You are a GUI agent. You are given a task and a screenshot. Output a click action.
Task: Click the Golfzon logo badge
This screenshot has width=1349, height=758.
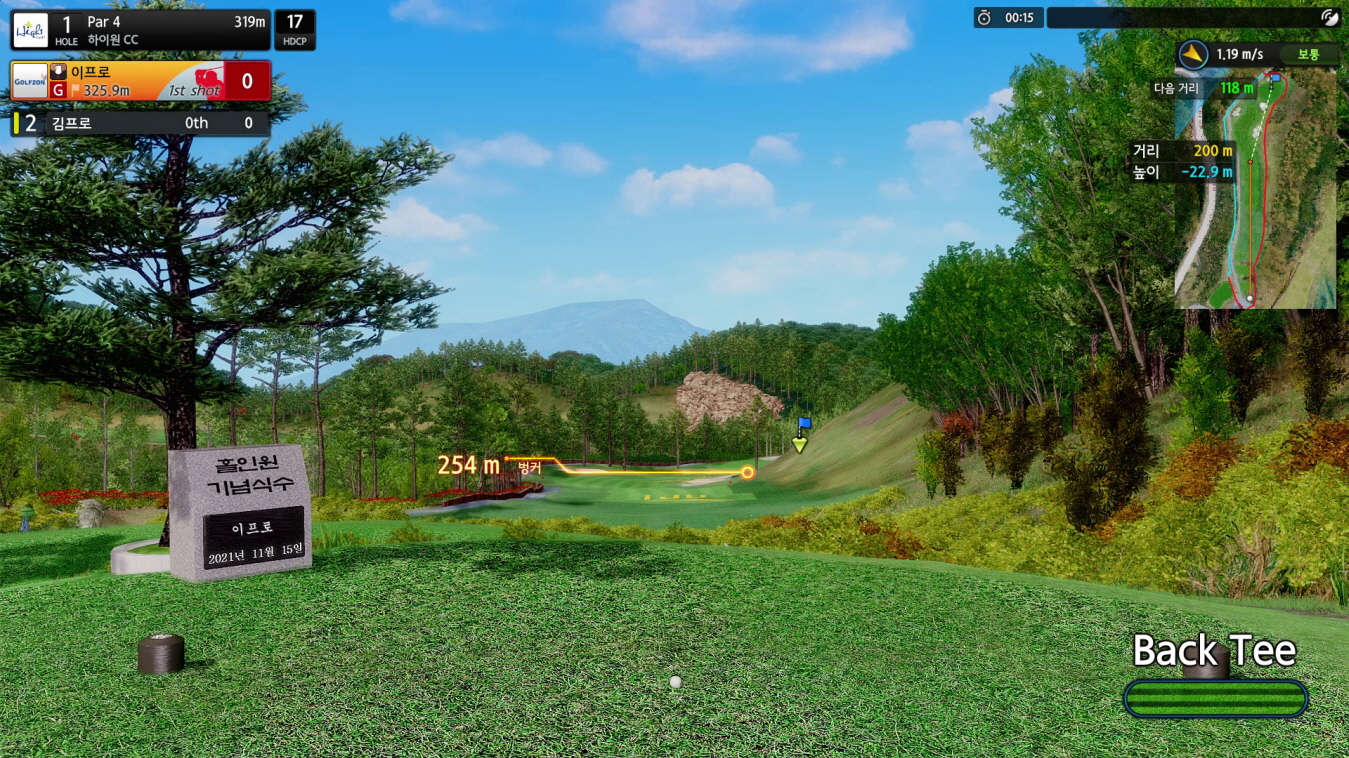click(29, 81)
